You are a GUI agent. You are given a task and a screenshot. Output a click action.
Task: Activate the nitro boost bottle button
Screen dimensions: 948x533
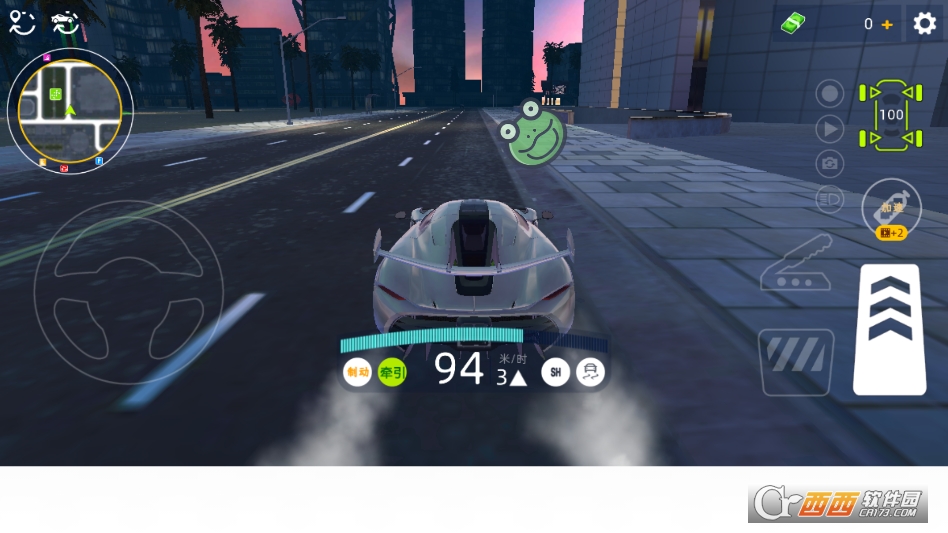click(x=890, y=207)
